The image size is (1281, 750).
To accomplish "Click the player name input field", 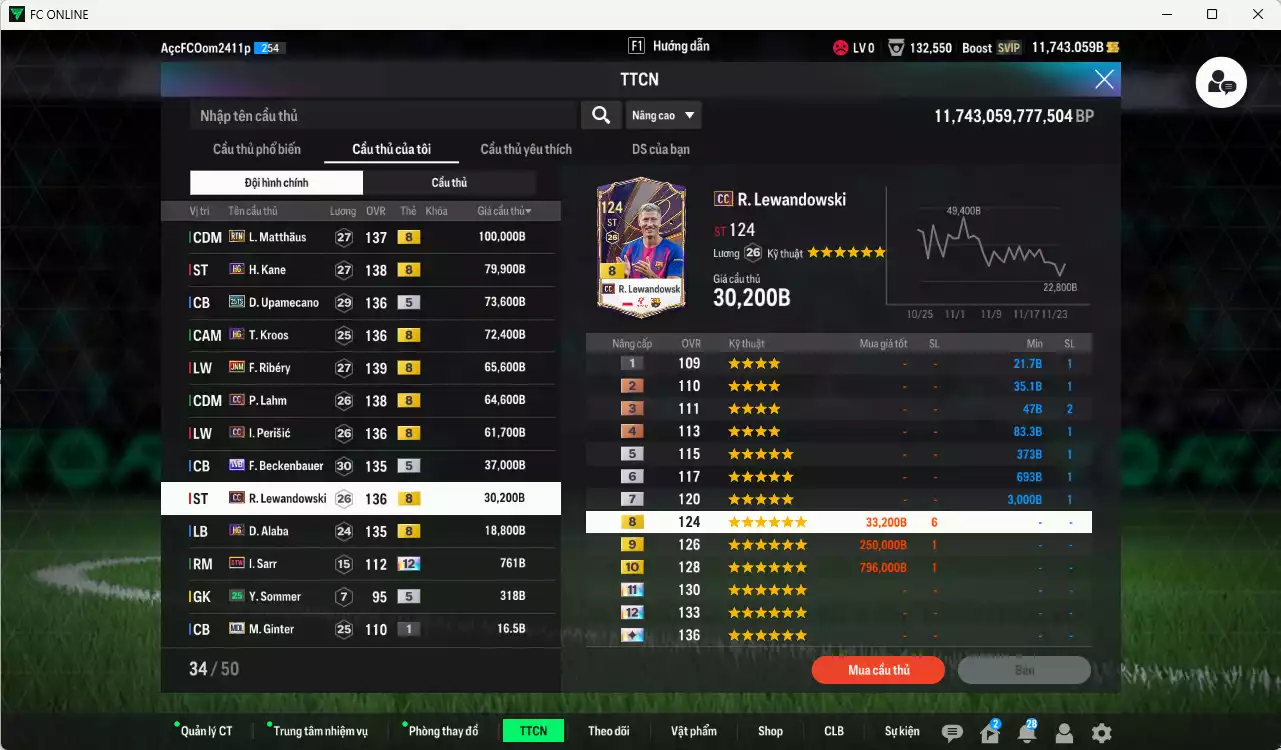I will point(380,115).
